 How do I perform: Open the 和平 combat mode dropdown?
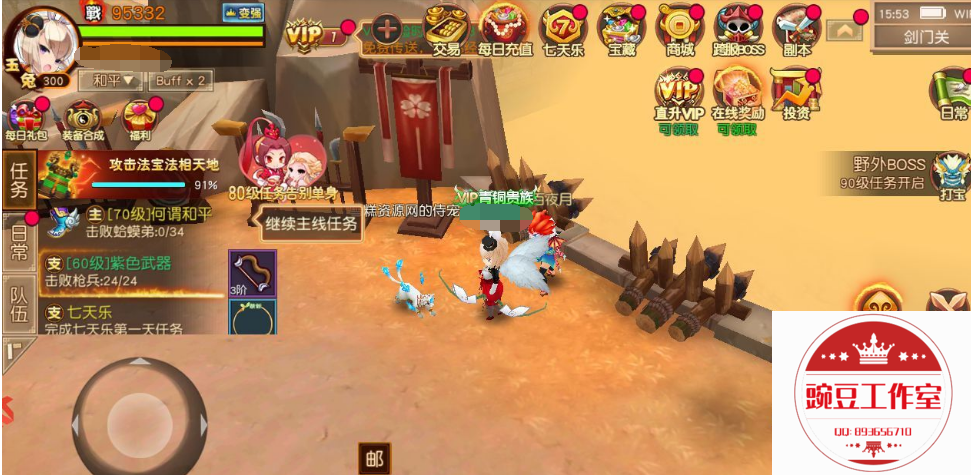point(113,80)
